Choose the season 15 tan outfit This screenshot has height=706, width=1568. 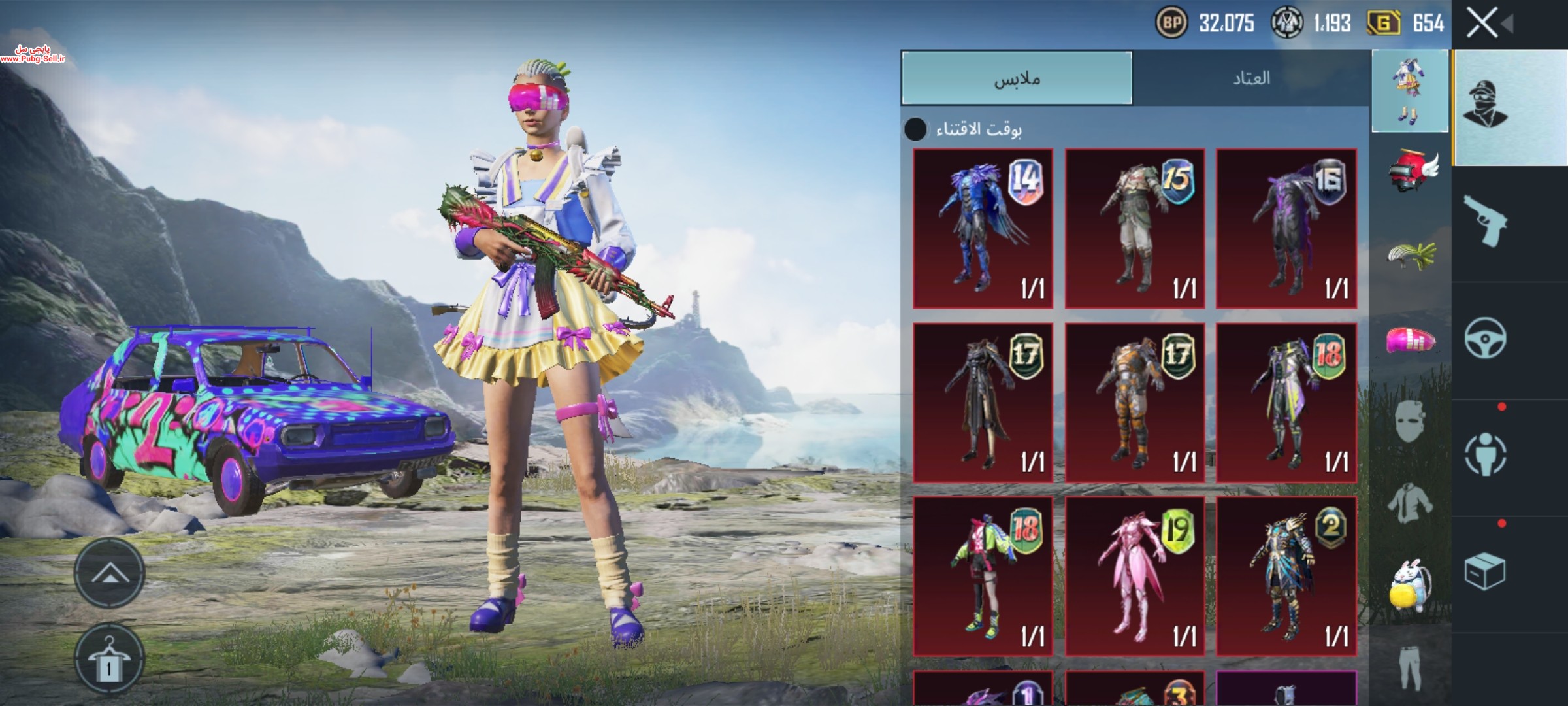pos(1135,228)
